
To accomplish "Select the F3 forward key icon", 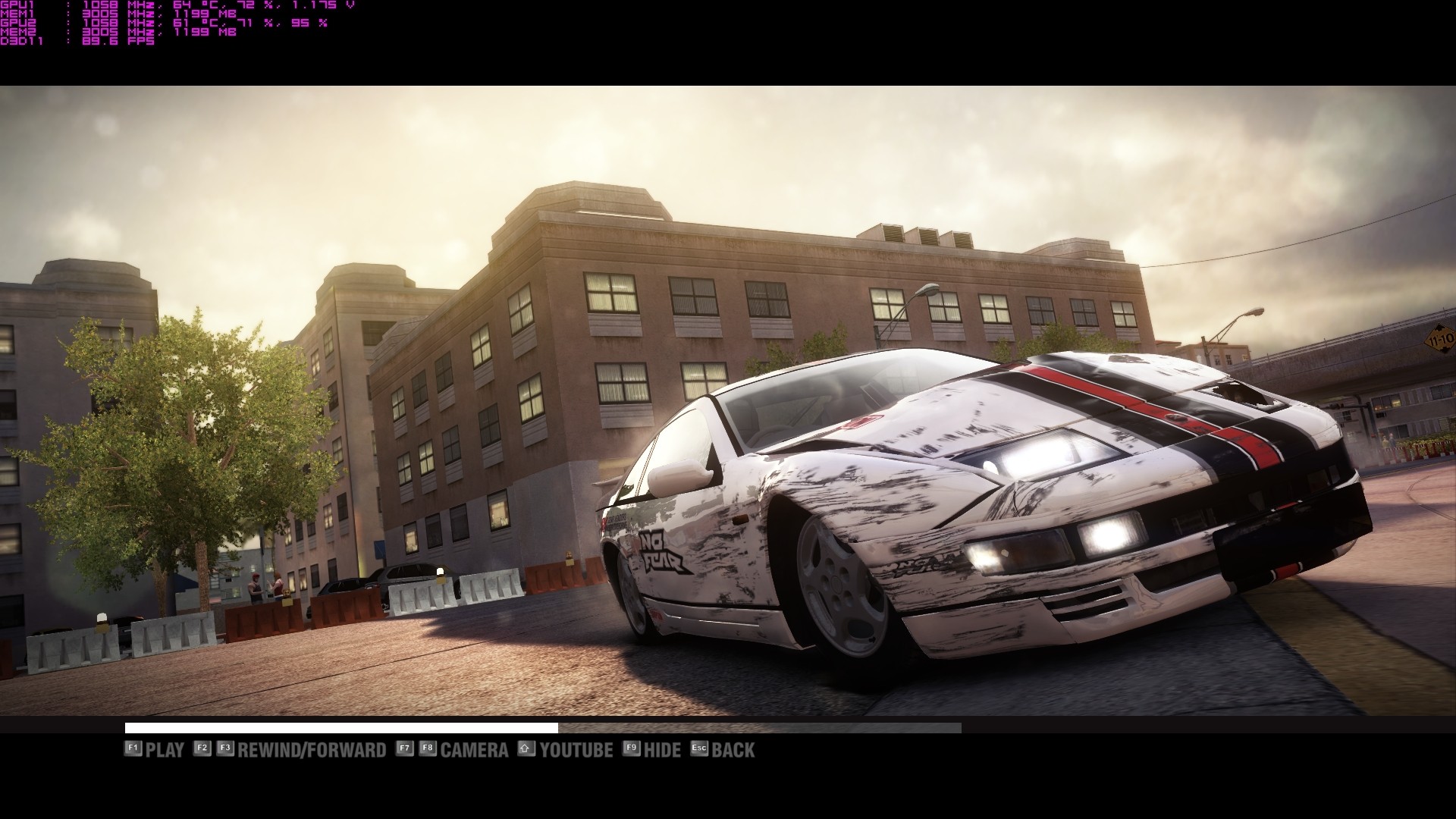I will click(224, 749).
